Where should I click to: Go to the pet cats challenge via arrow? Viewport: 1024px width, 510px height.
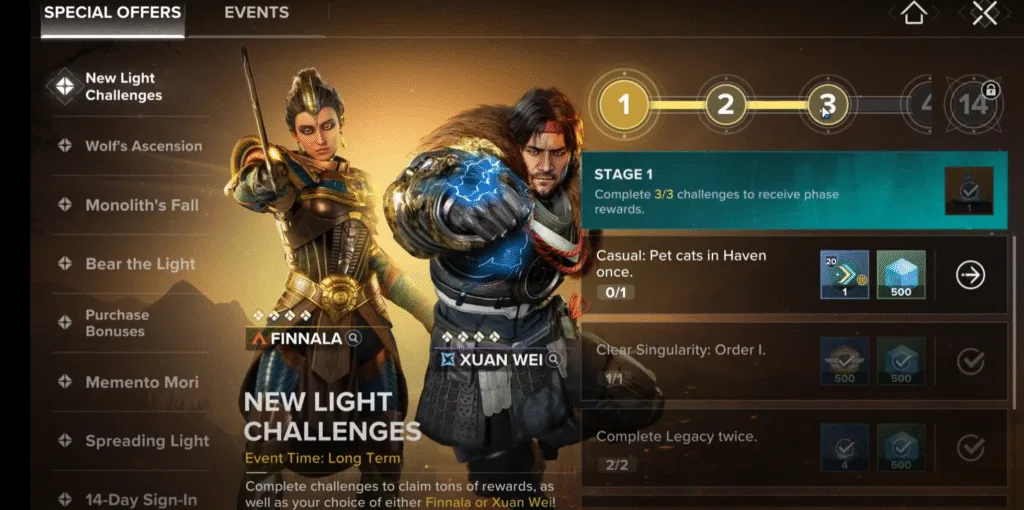[970, 275]
